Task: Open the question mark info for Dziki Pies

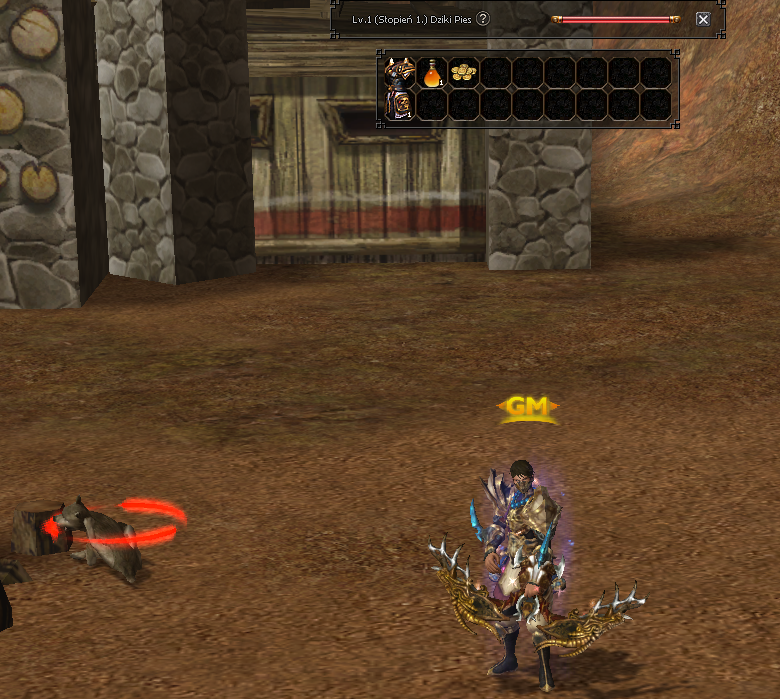Action: [x=483, y=19]
